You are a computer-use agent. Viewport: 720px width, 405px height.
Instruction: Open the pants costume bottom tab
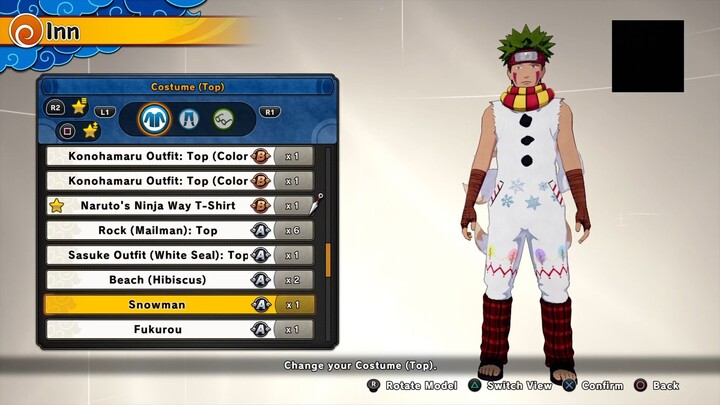[x=189, y=119]
